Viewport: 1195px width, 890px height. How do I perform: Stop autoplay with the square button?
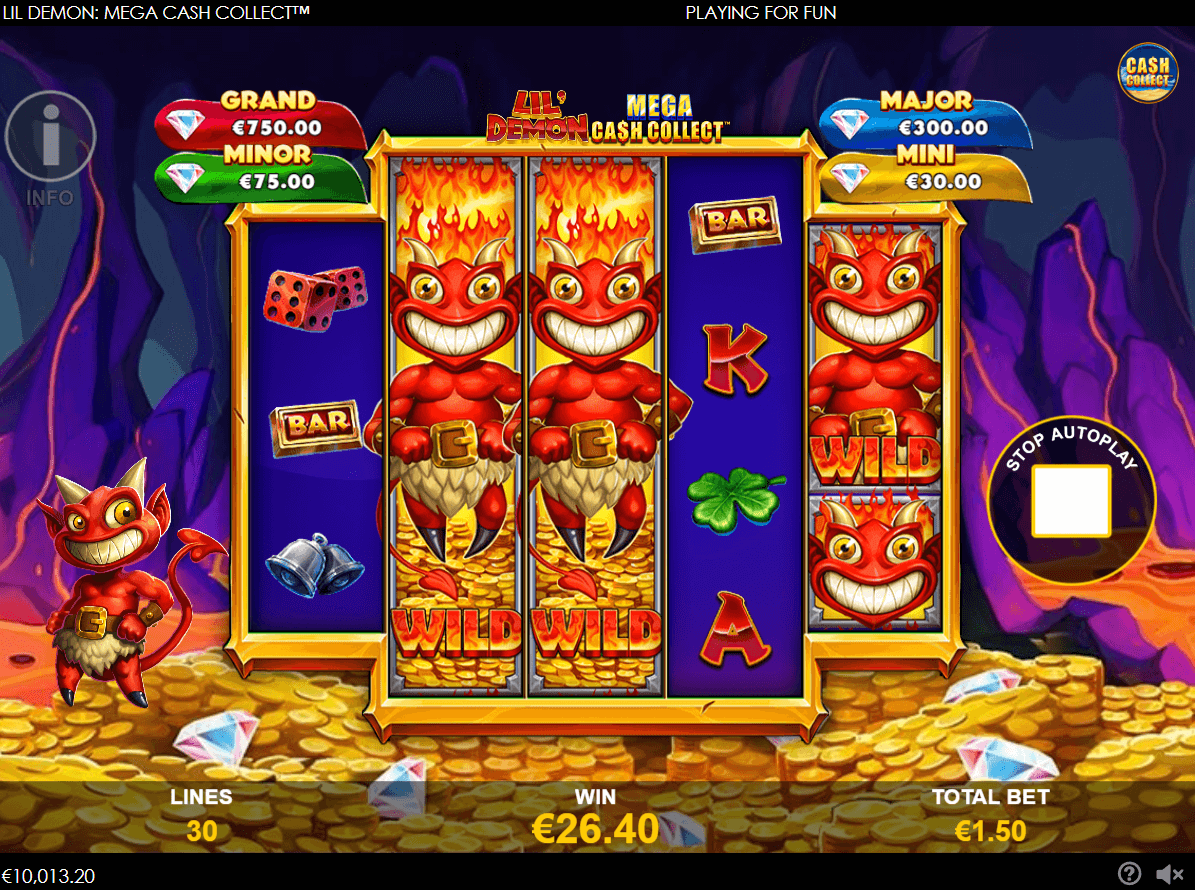(x=1071, y=500)
